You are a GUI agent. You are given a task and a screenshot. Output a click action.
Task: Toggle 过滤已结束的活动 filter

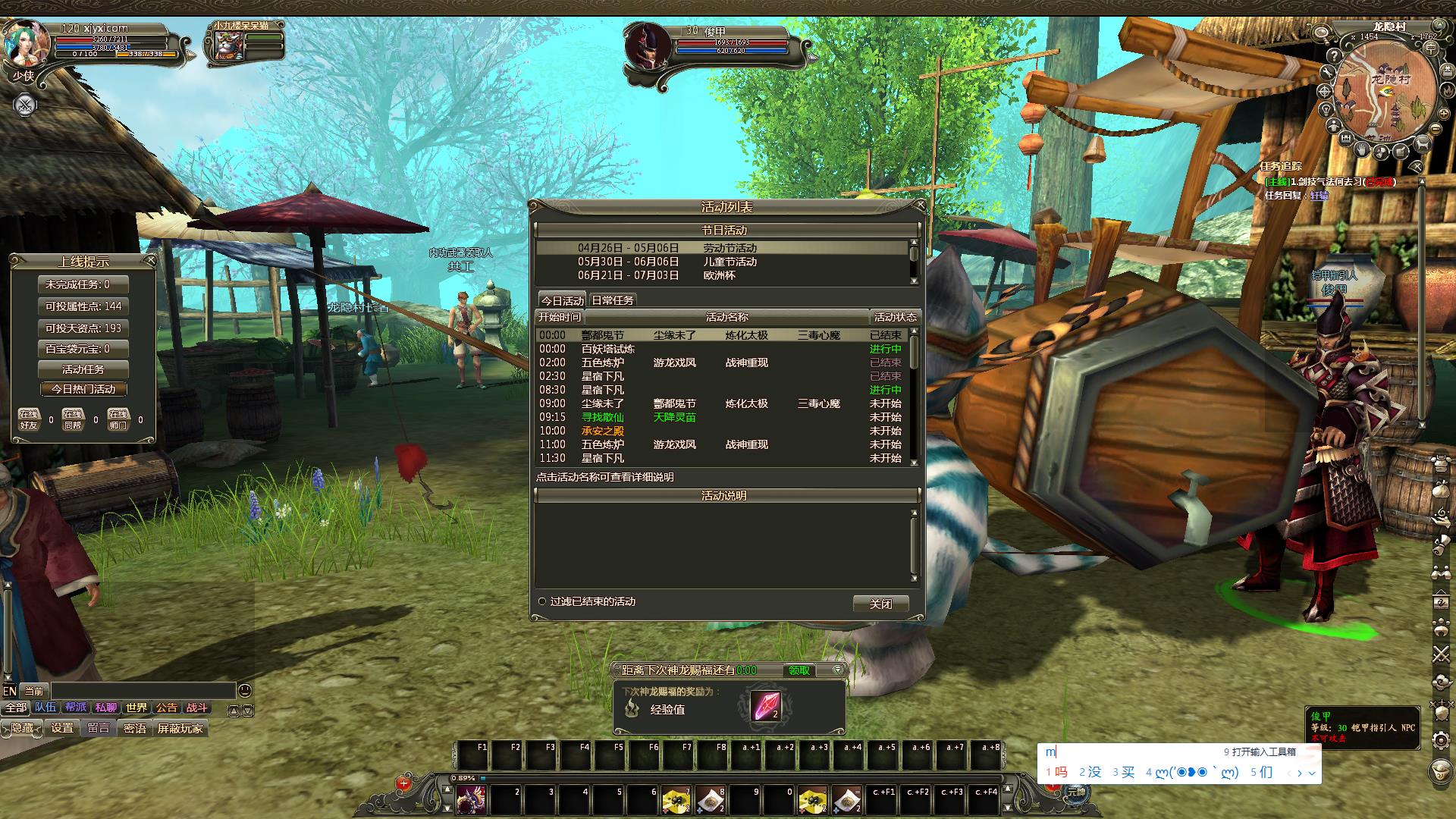(542, 601)
